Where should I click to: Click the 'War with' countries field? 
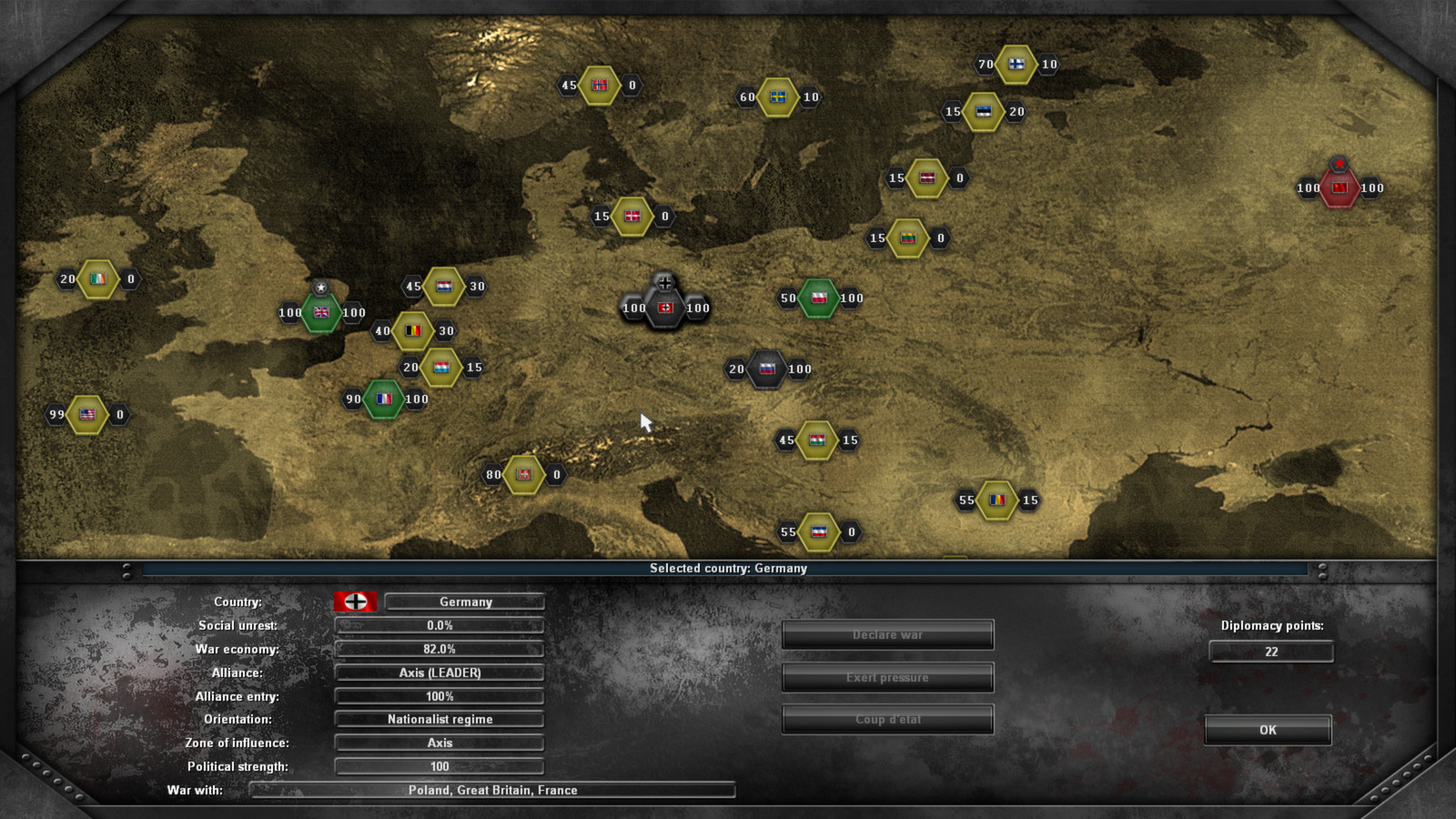(490, 790)
